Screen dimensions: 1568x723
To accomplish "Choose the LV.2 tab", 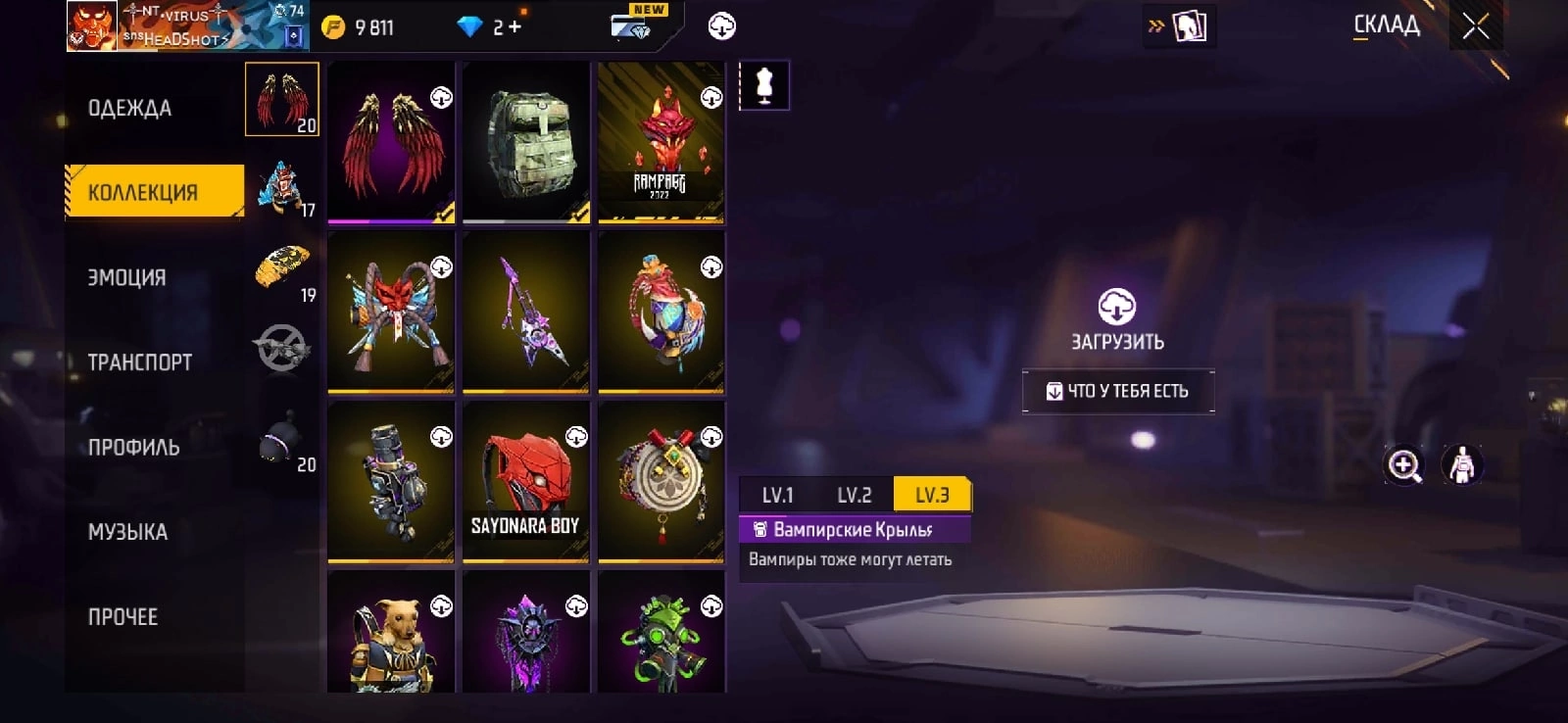I will (854, 495).
